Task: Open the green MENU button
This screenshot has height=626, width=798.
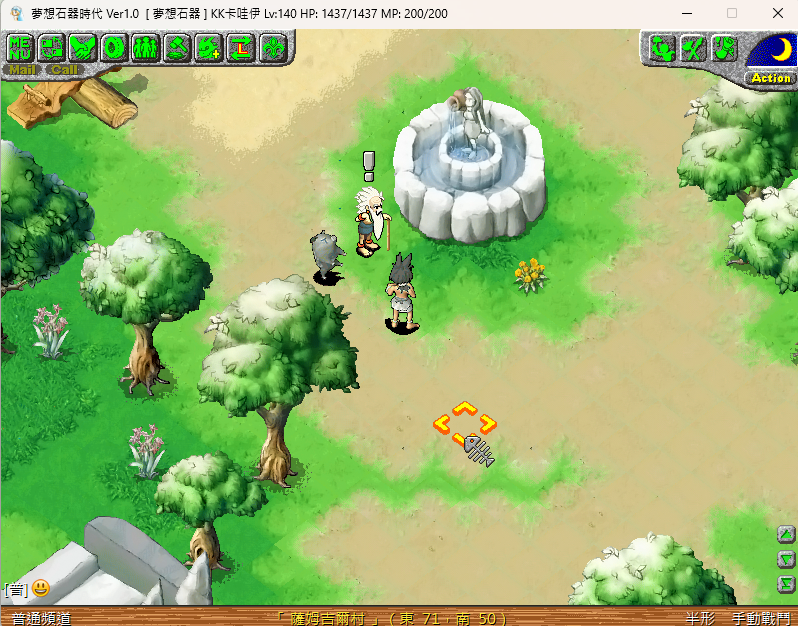Action: [20, 47]
